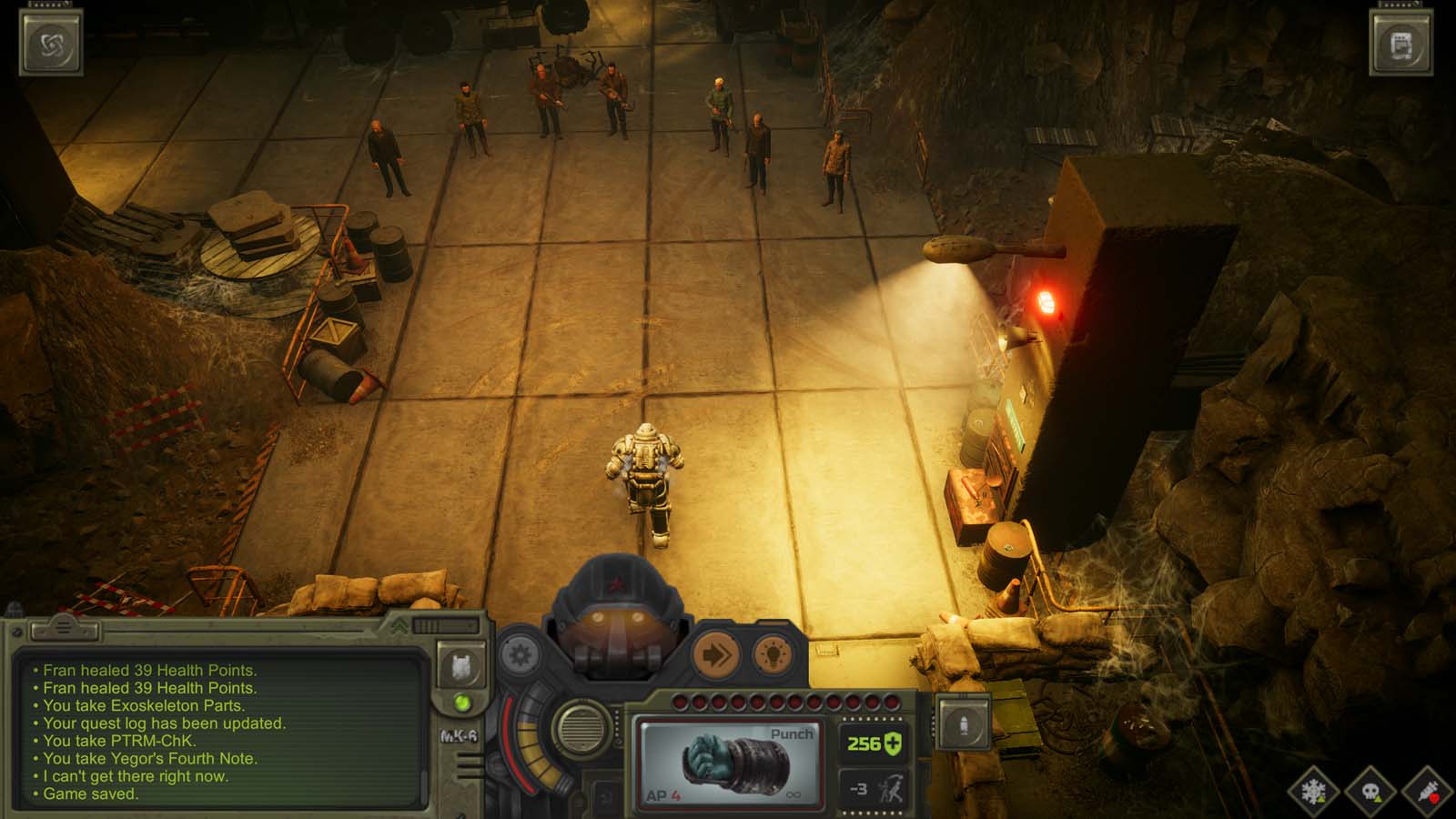Select the Punch weapon slot
Image resolution: width=1456 pixels, height=819 pixels.
[732, 764]
